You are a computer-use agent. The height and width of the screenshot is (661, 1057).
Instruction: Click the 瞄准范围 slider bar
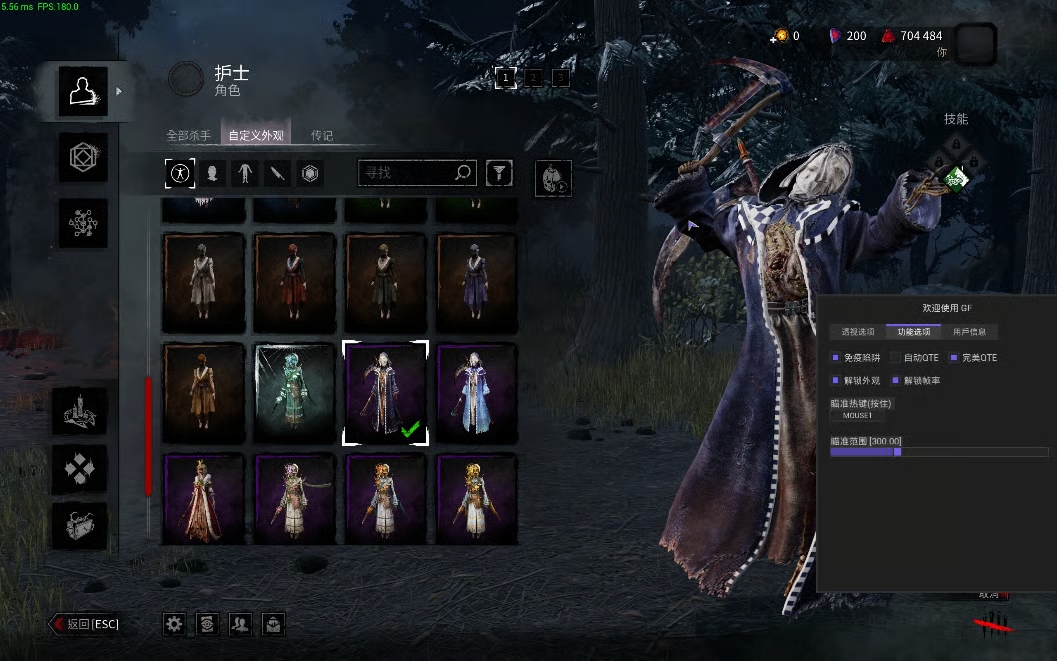tap(938, 452)
